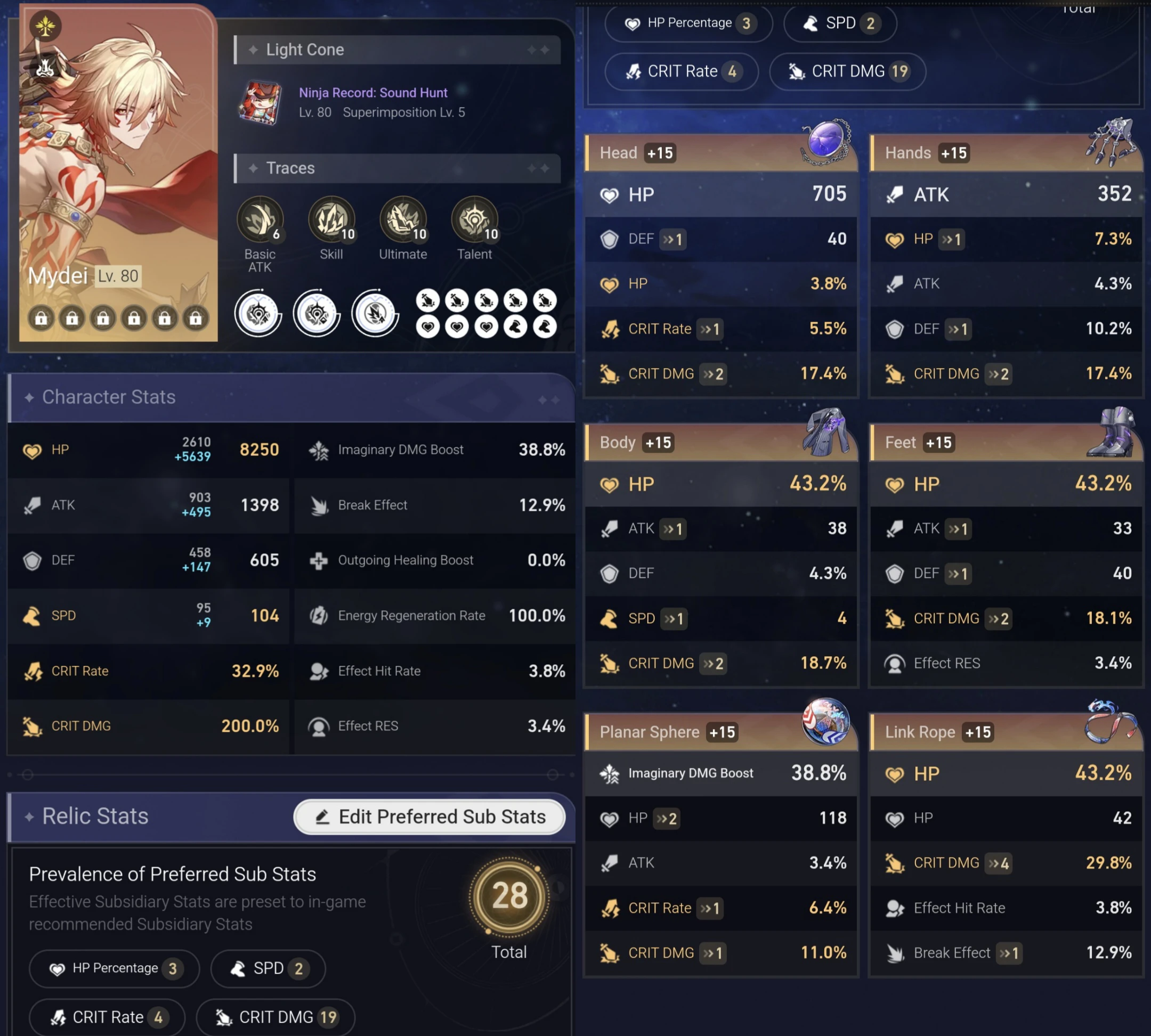Click the first Eidolon lock icon
Image resolution: width=1151 pixels, height=1036 pixels.
click(42, 318)
